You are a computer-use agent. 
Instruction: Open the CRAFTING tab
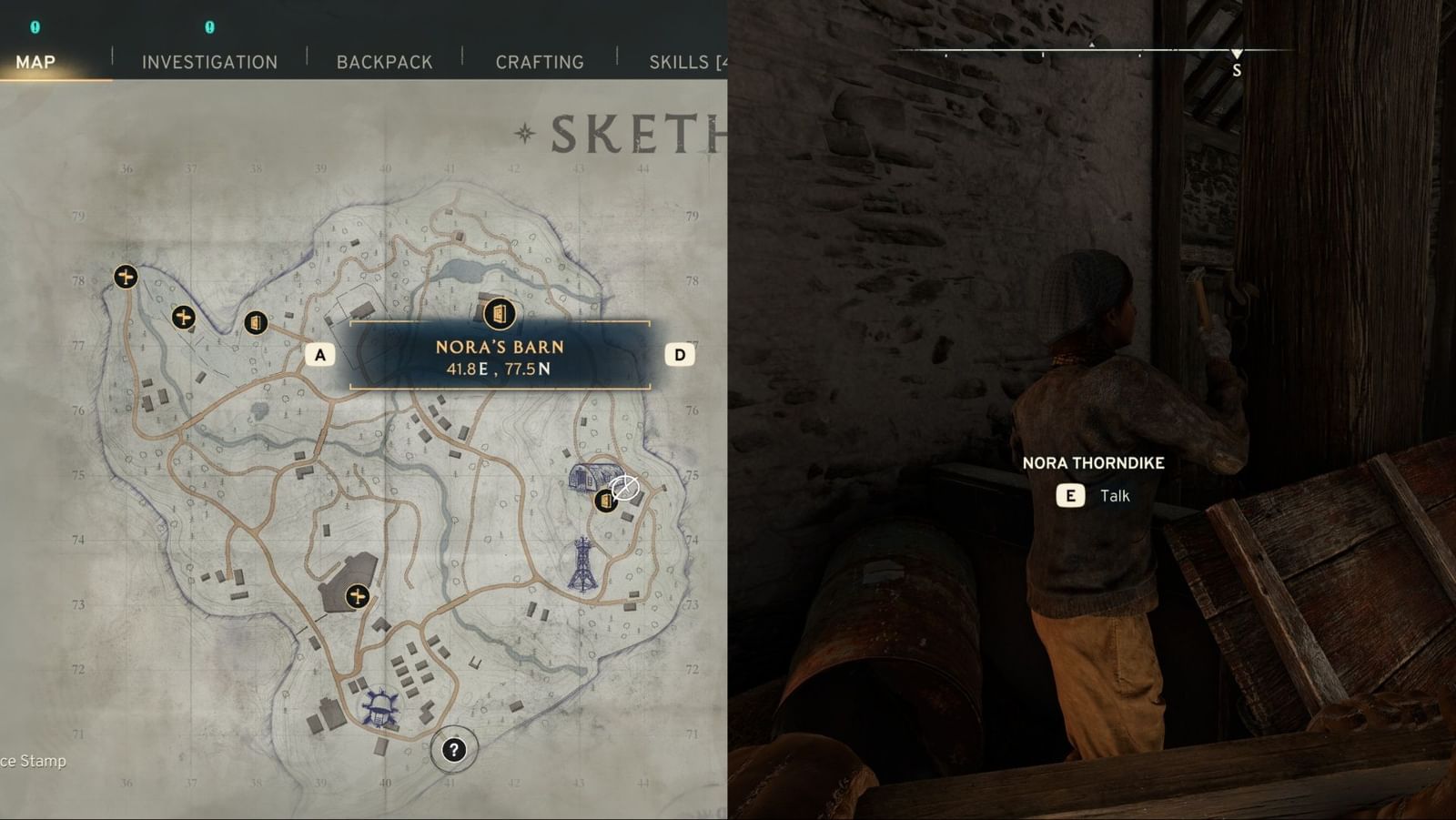540,62
